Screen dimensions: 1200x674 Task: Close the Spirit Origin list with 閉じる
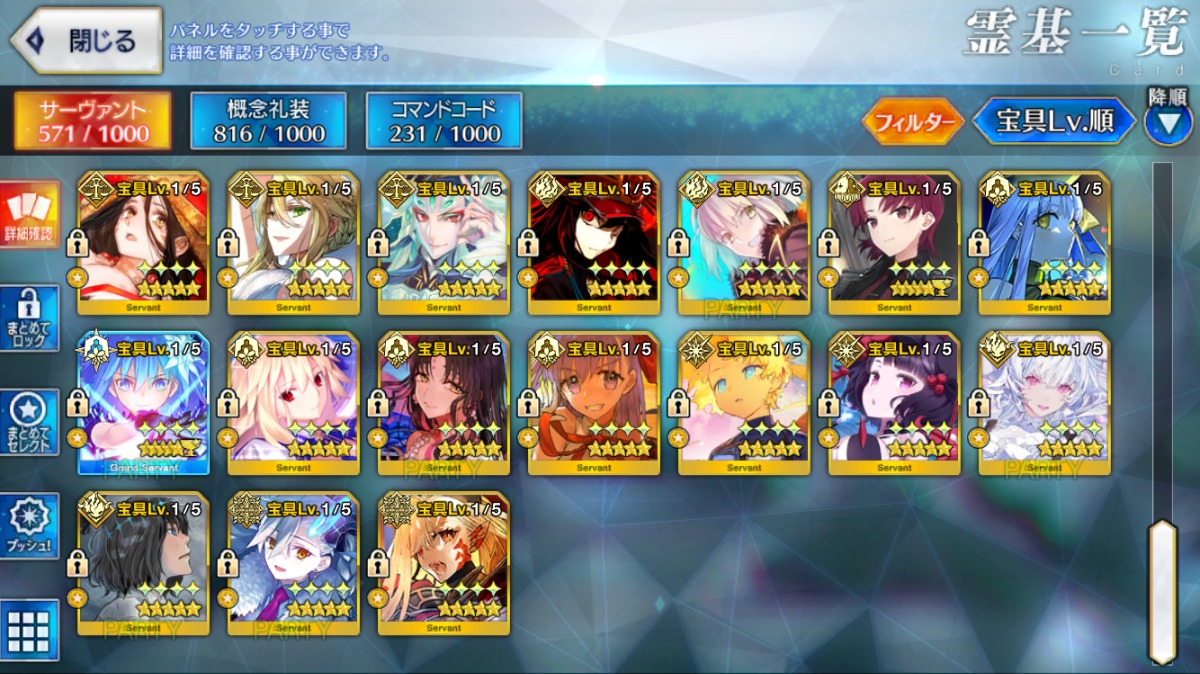(86, 41)
